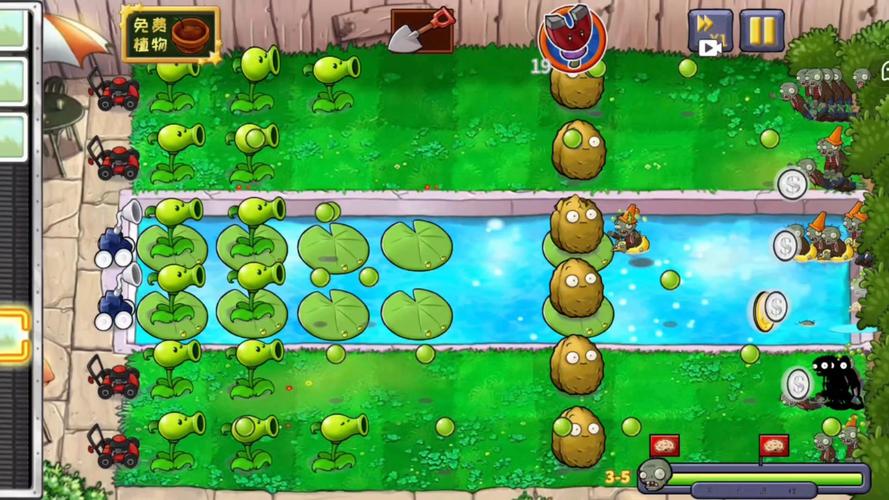Open the free plant (免费植物) offer

pos(170,34)
